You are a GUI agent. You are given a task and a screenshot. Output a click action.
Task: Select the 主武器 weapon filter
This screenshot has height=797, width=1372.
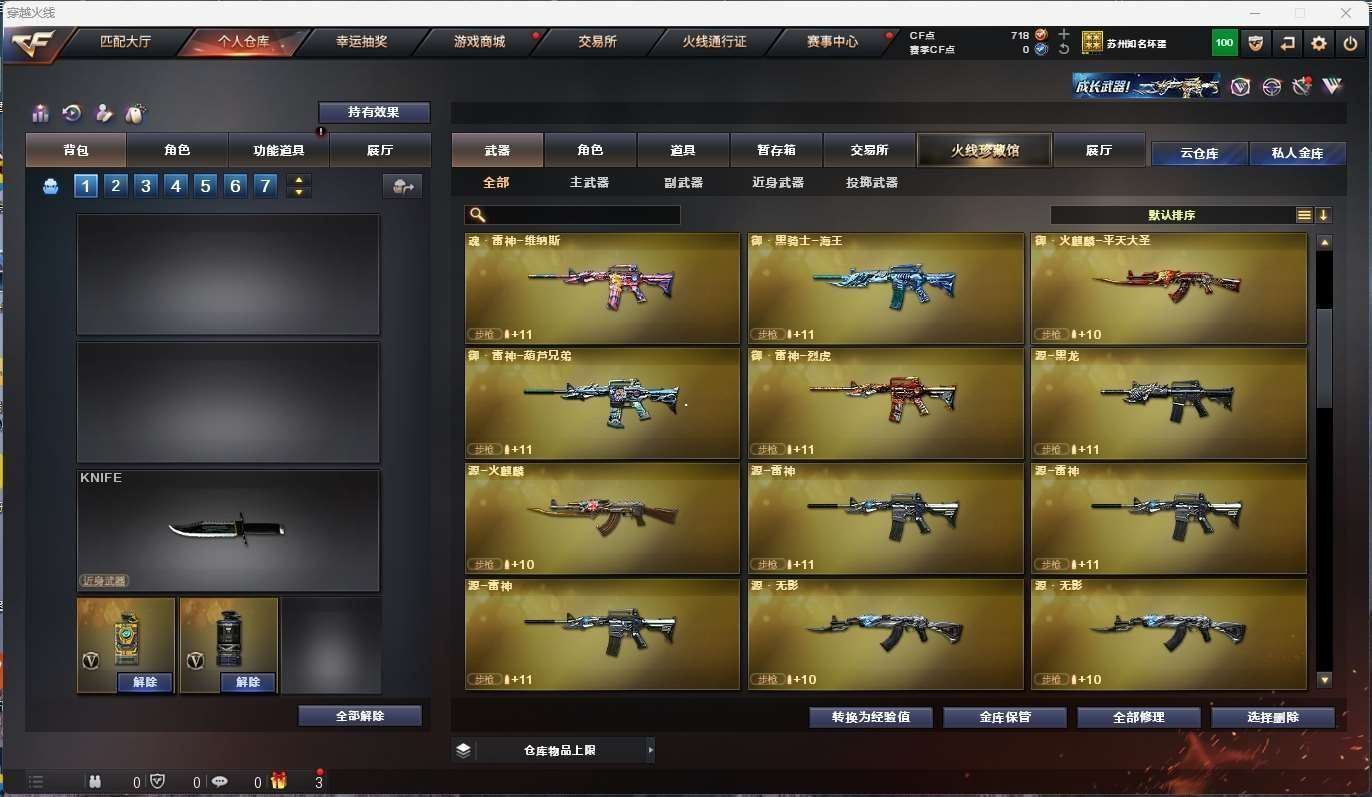tap(589, 183)
